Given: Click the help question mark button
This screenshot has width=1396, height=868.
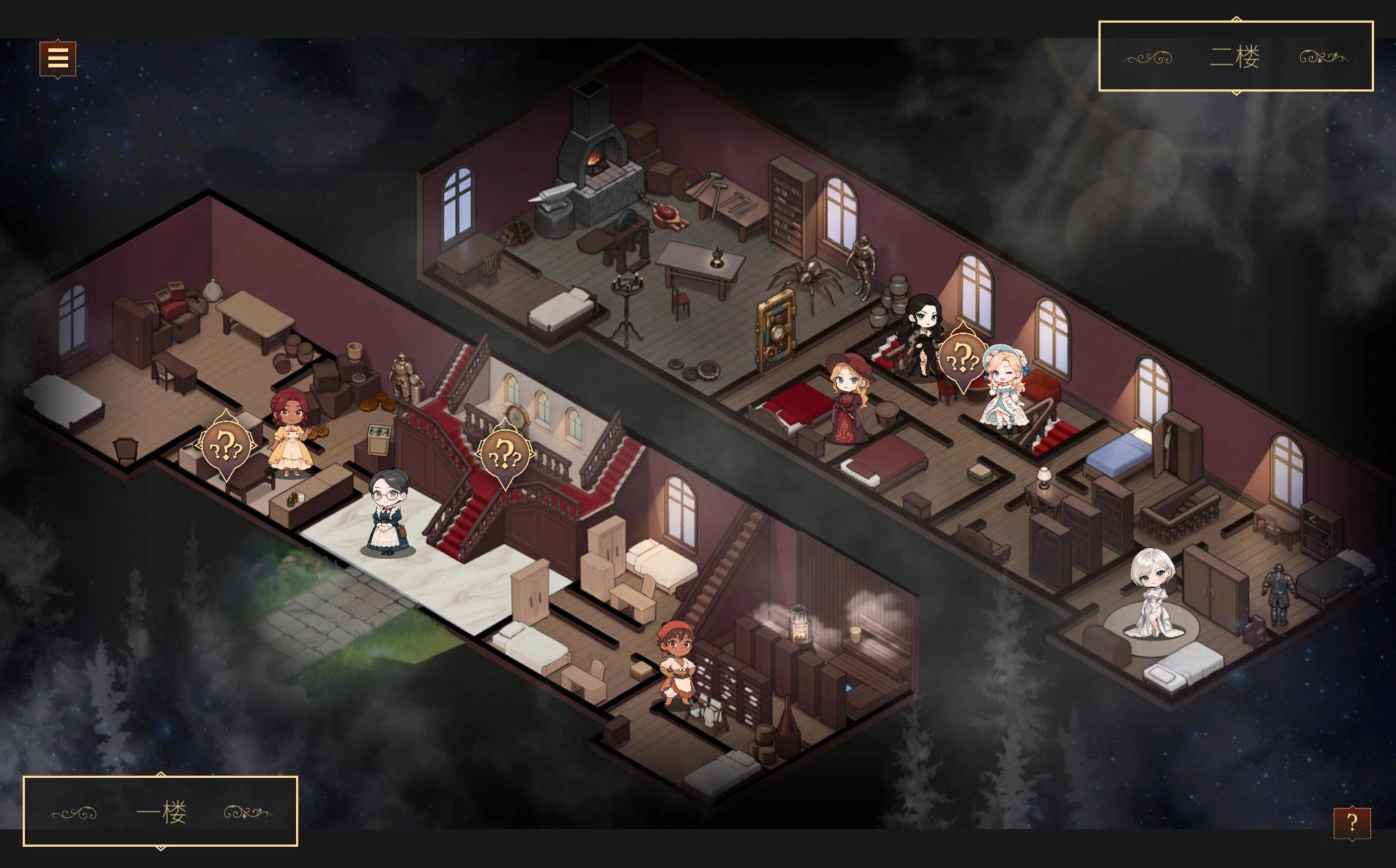Looking at the screenshot, I should [x=1351, y=823].
